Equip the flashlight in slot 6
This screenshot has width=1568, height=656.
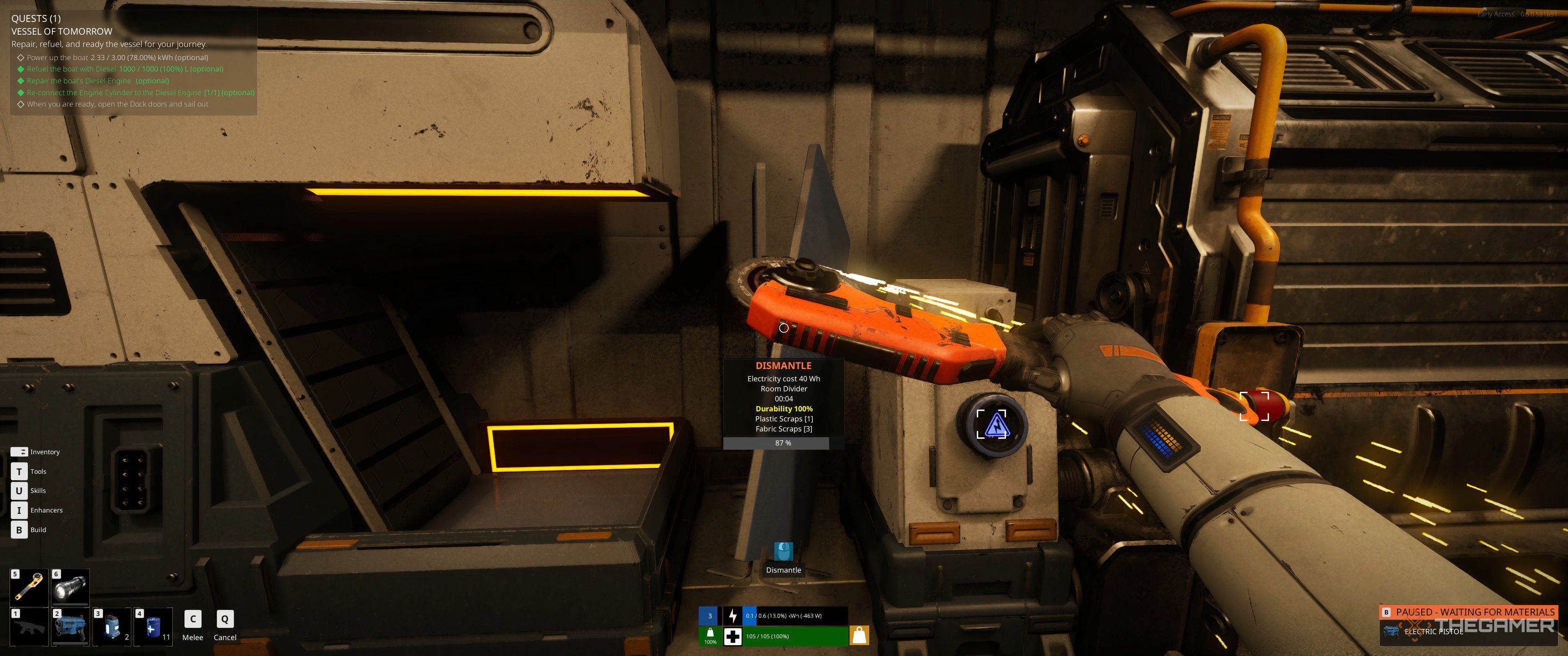(x=71, y=587)
